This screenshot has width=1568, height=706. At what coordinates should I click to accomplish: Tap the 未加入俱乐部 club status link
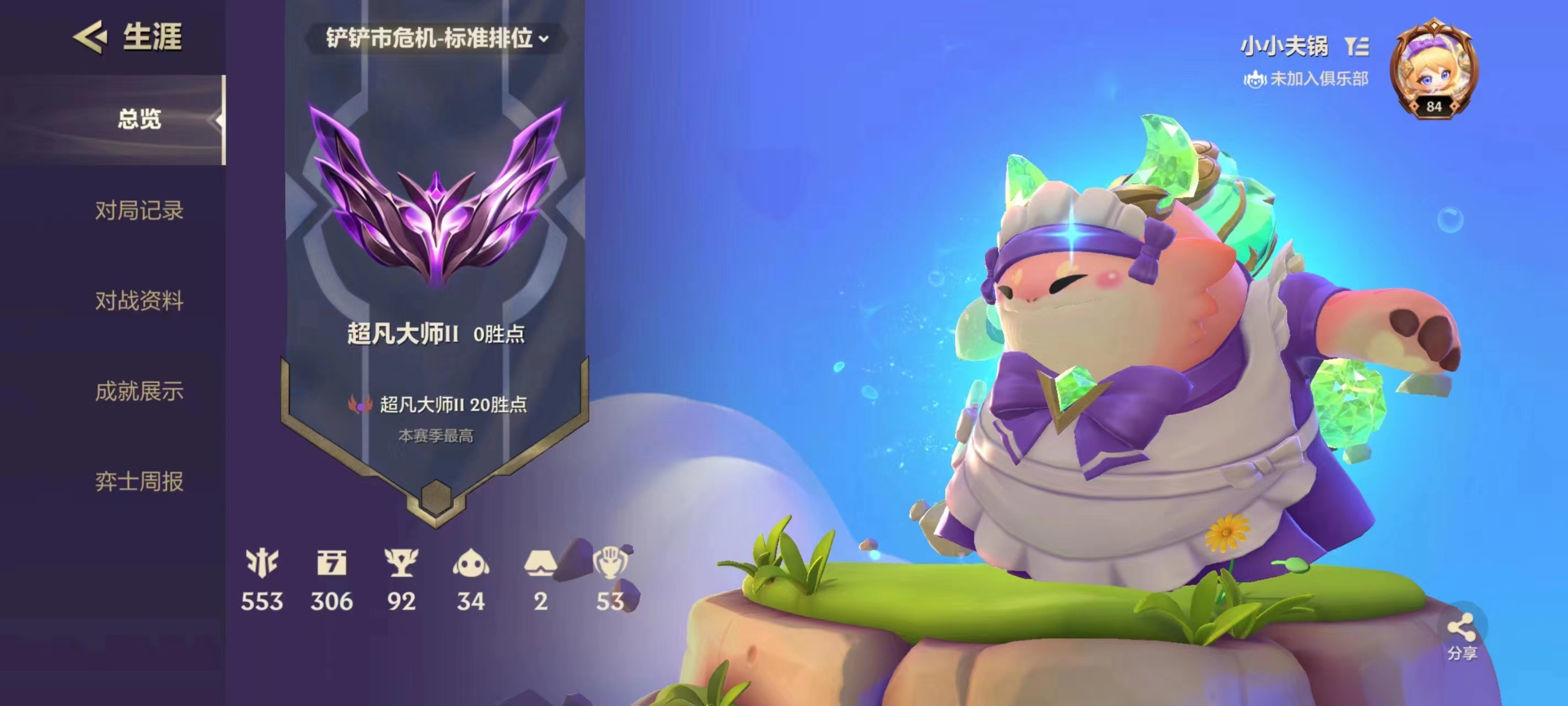pos(1306,78)
